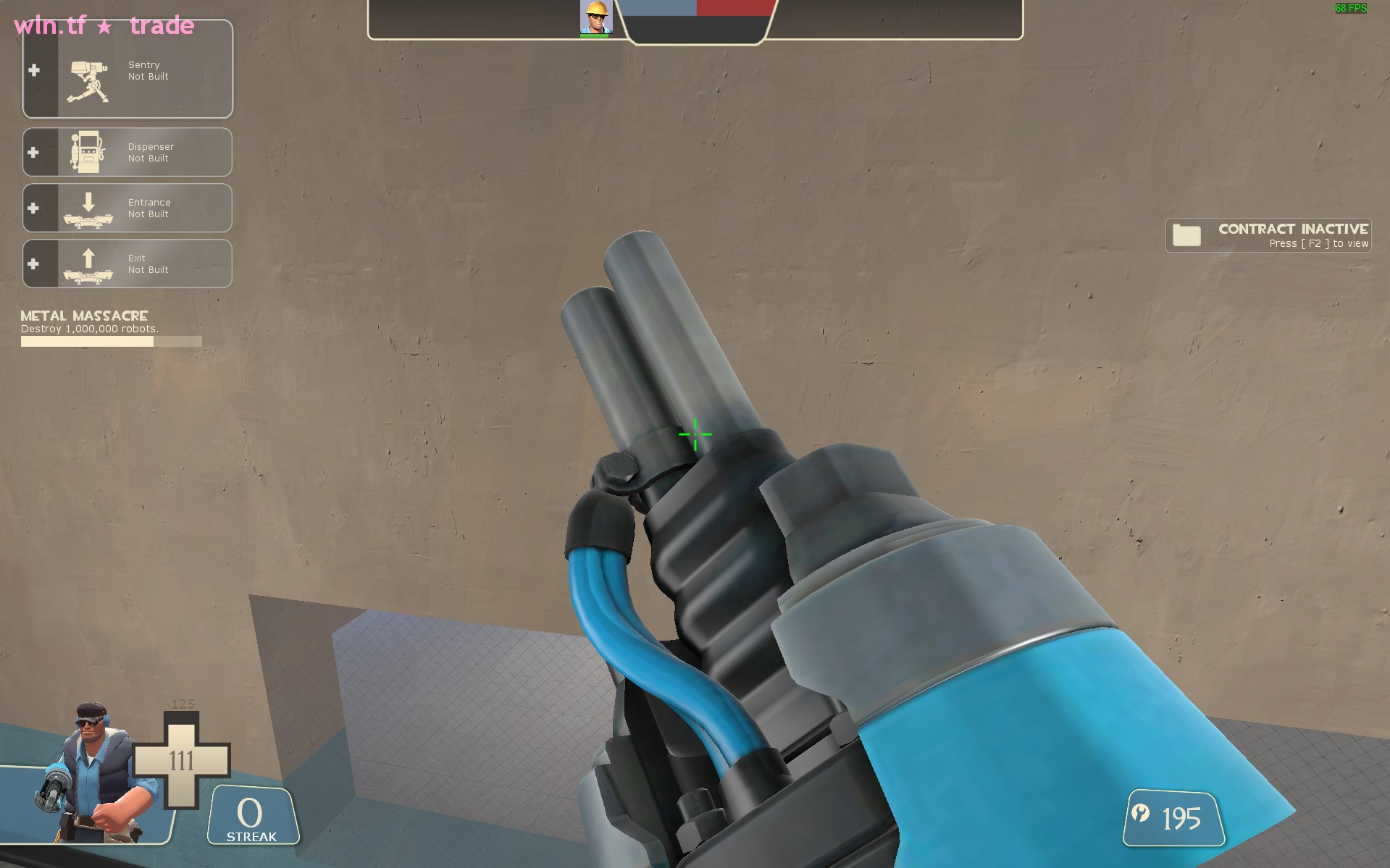The image size is (1390, 868).
Task: Select the team status bar at top
Action: tap(695, 9)
